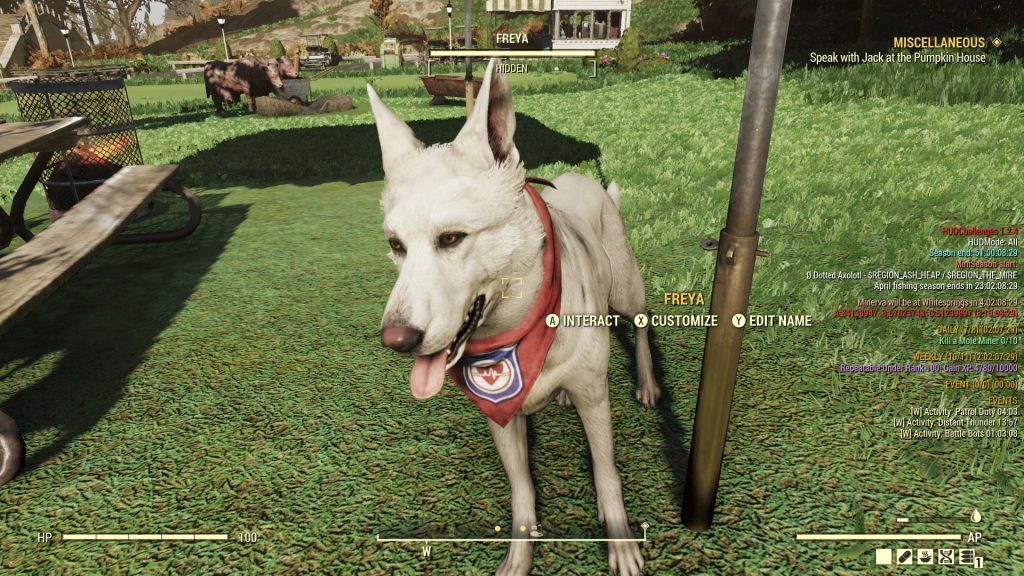The image size is (1024, 576).
Task: Open Edit Name for Freya
Action: [770, 321]
